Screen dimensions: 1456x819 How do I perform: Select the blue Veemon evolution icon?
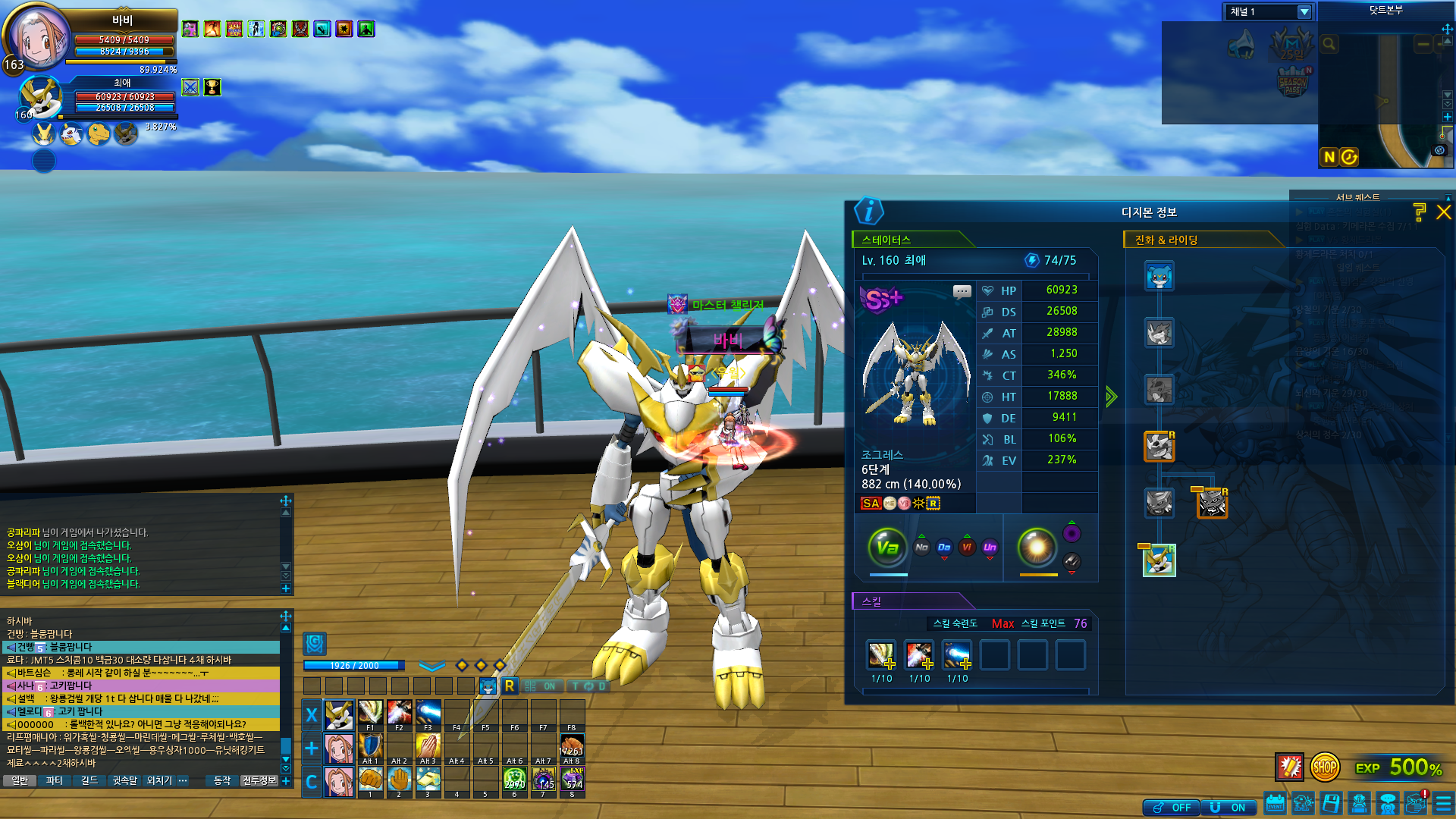pyautogui.click(x=1159, y=277)
